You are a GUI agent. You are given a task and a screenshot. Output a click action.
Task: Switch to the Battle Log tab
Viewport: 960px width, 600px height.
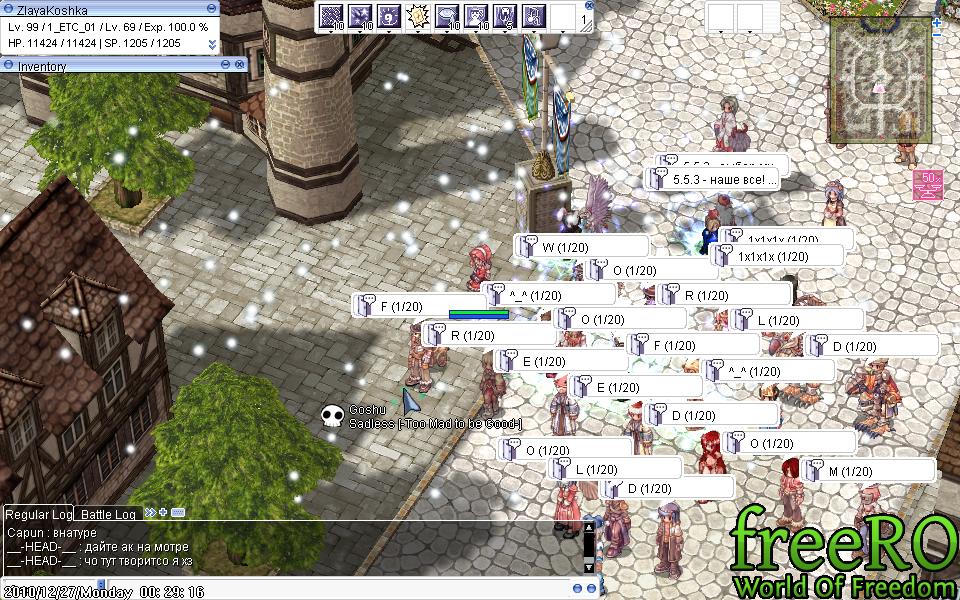[x=109, y=513]
